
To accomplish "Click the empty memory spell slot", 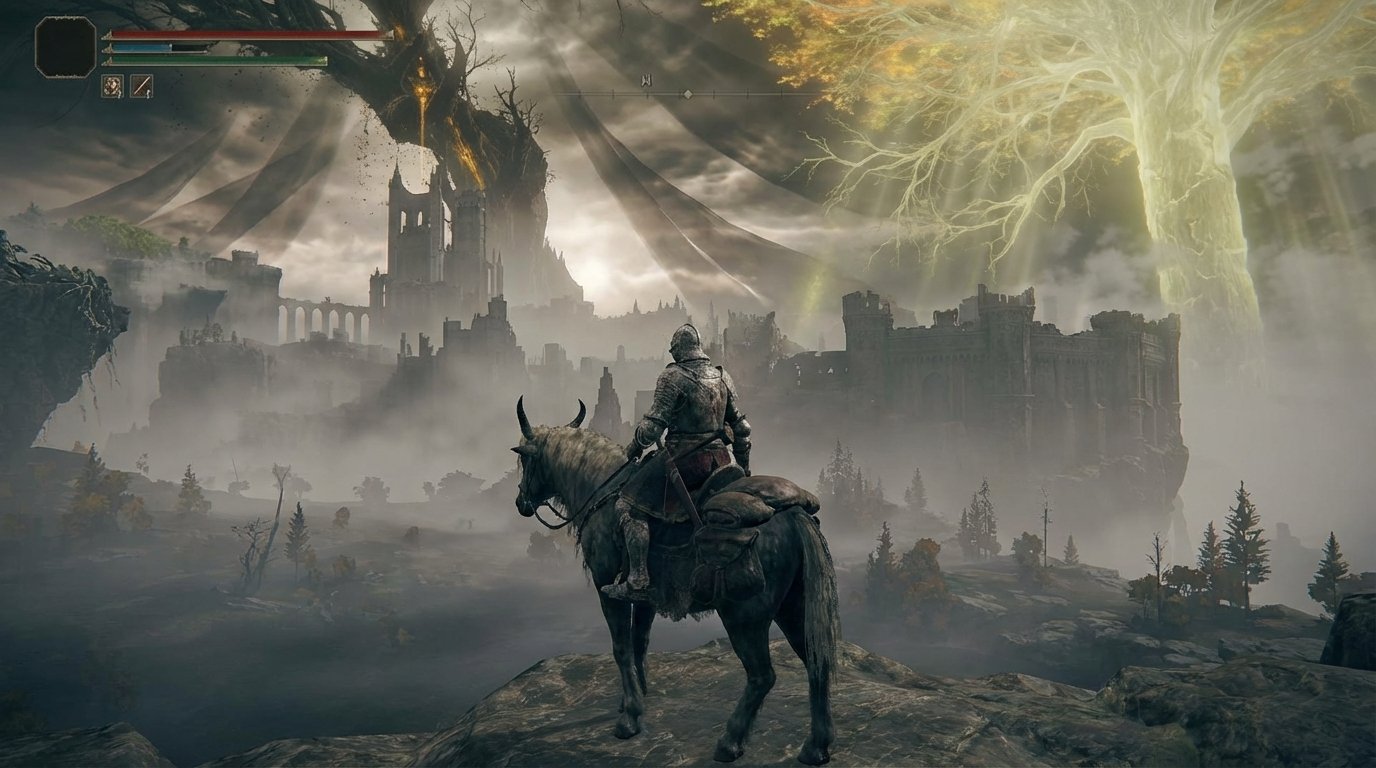I will (64, 46).
